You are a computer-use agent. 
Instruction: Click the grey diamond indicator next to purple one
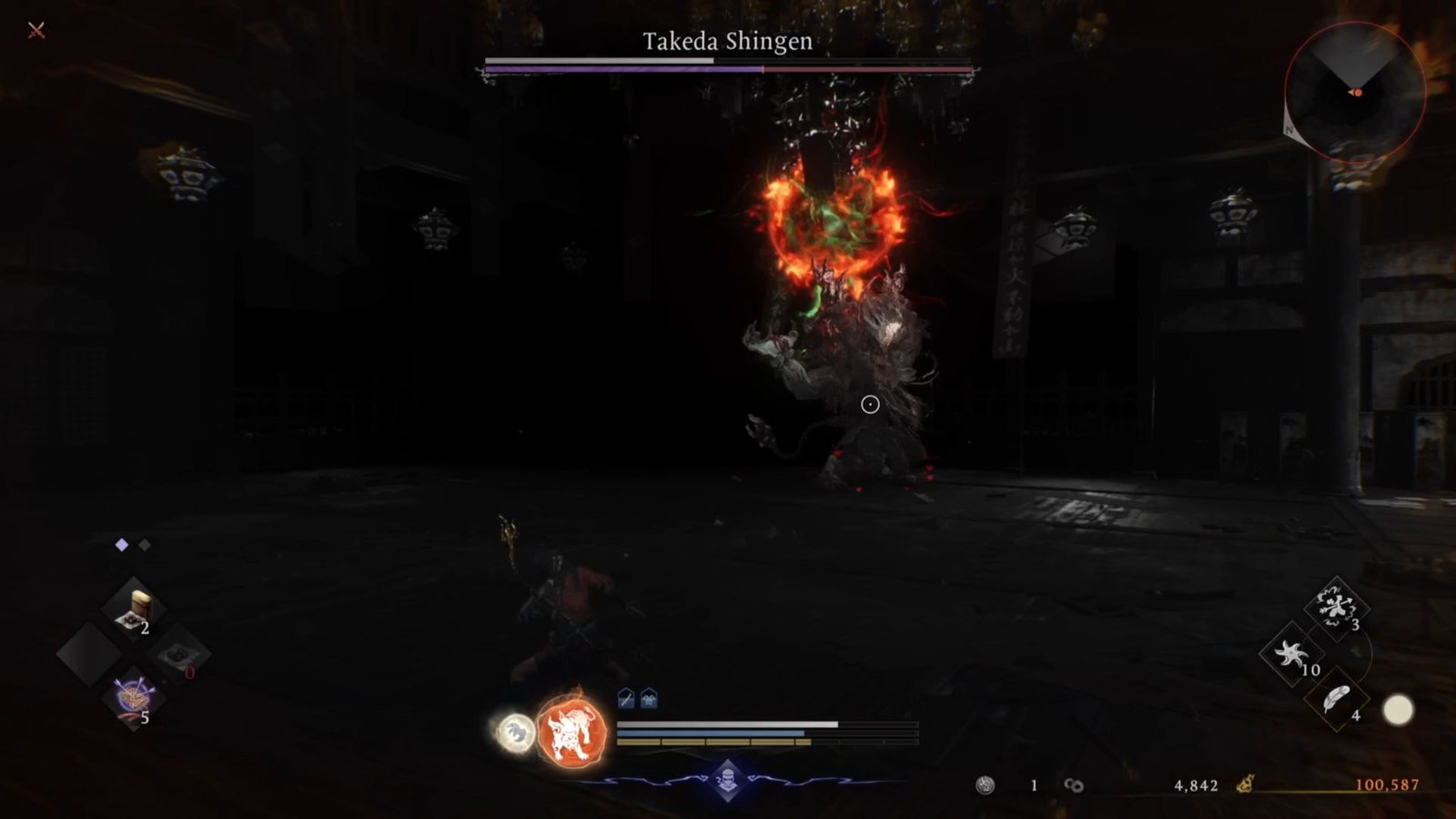144,545
